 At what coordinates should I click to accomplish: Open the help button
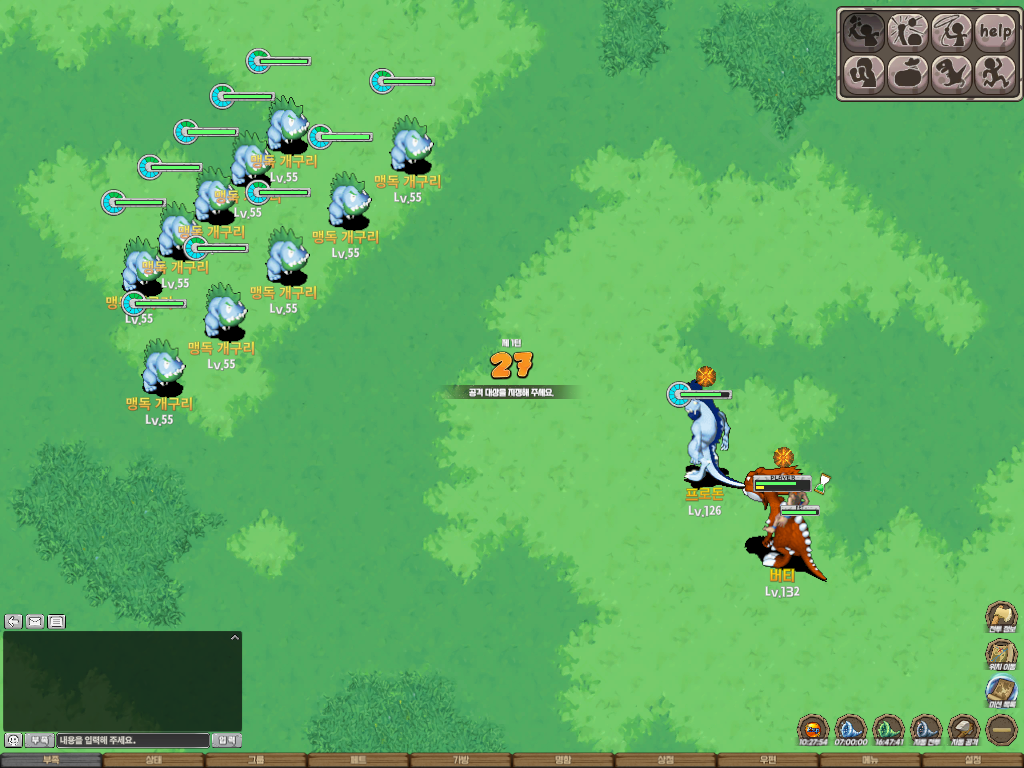(x=995, y=32)
